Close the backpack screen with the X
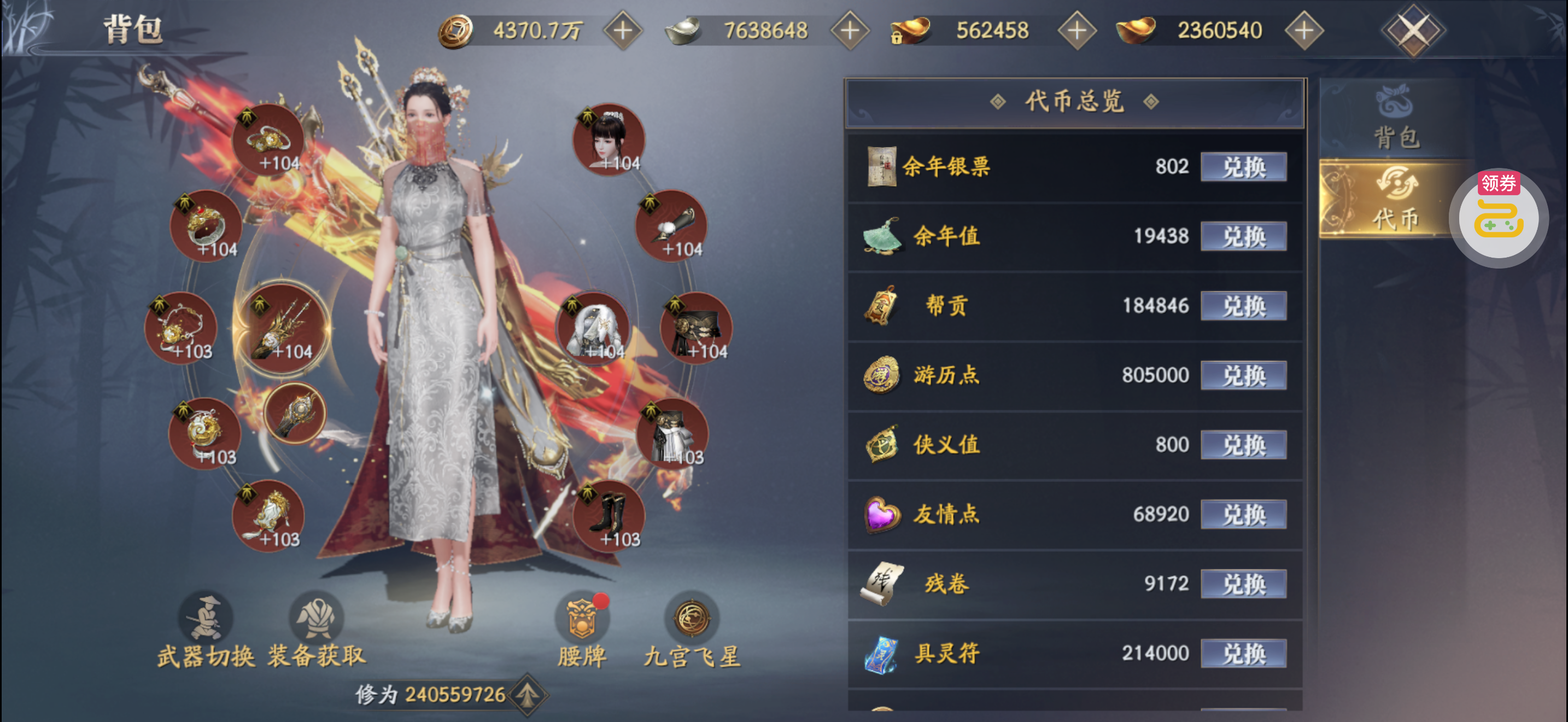The width and height of the screenshot is (1568, 722). [1413, 30]
